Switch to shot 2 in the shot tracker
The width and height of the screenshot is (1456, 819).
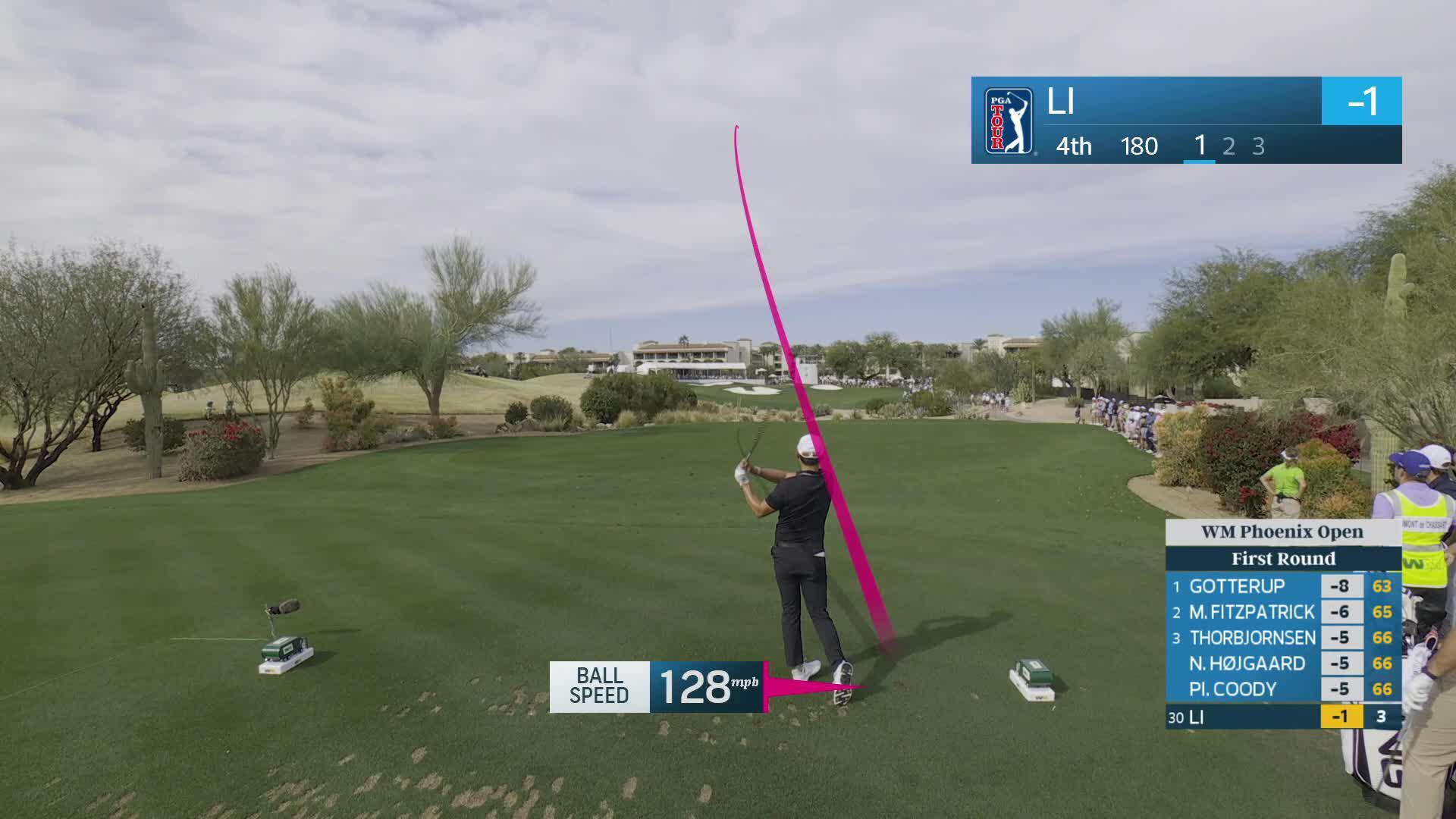[x=1229, y=146]
